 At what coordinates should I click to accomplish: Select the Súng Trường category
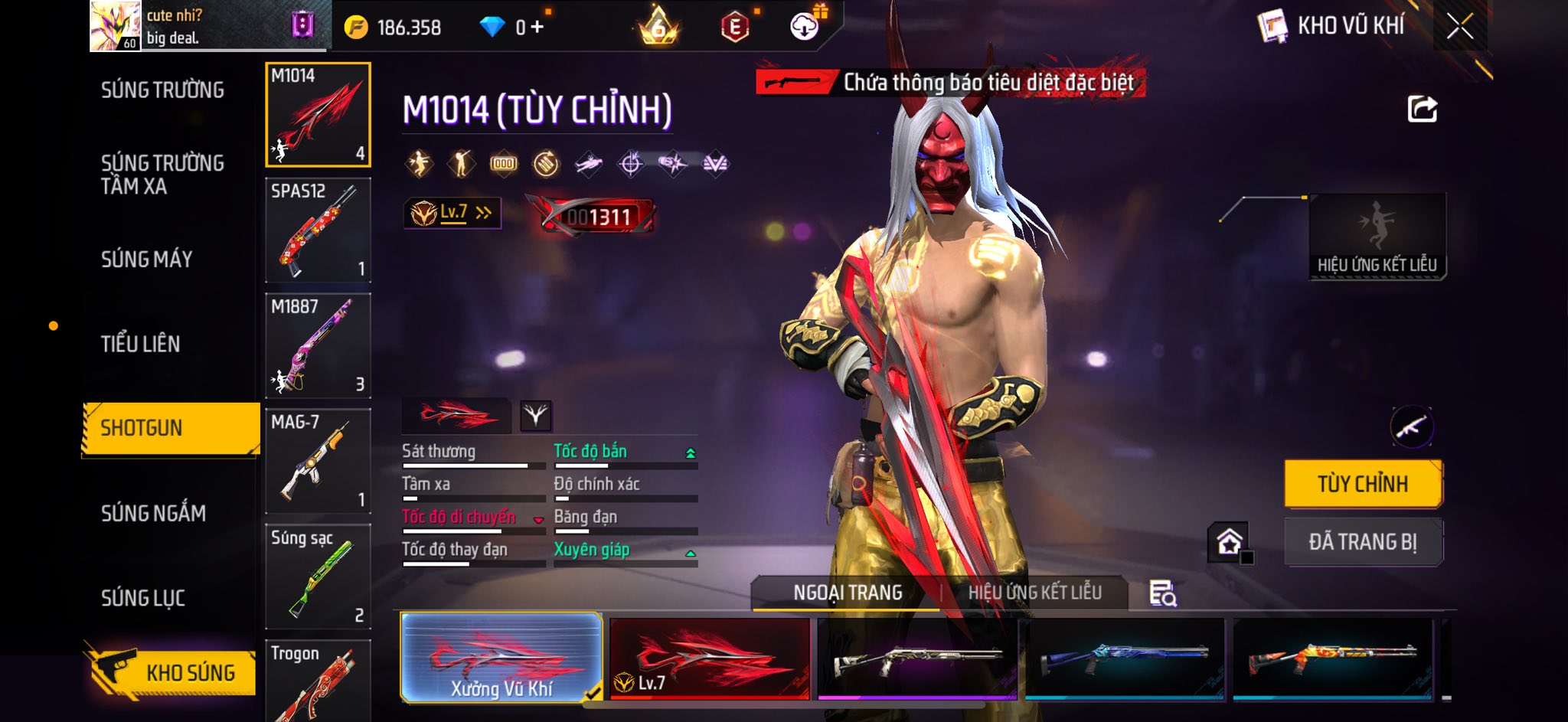tap(162, 90)
